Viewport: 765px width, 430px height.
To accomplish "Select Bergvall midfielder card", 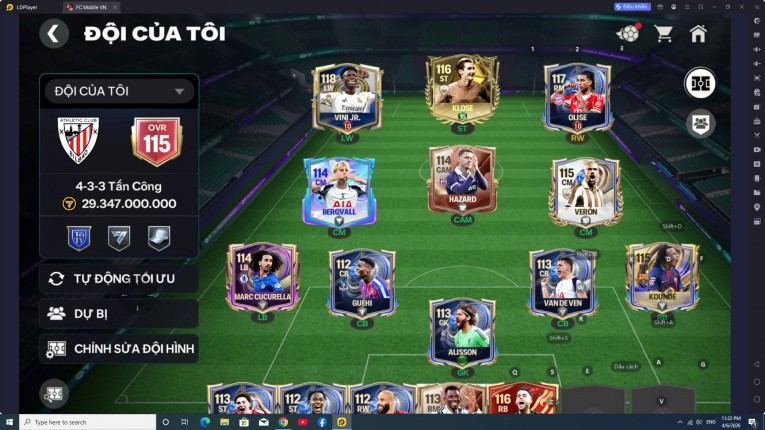I will (340, 191).
